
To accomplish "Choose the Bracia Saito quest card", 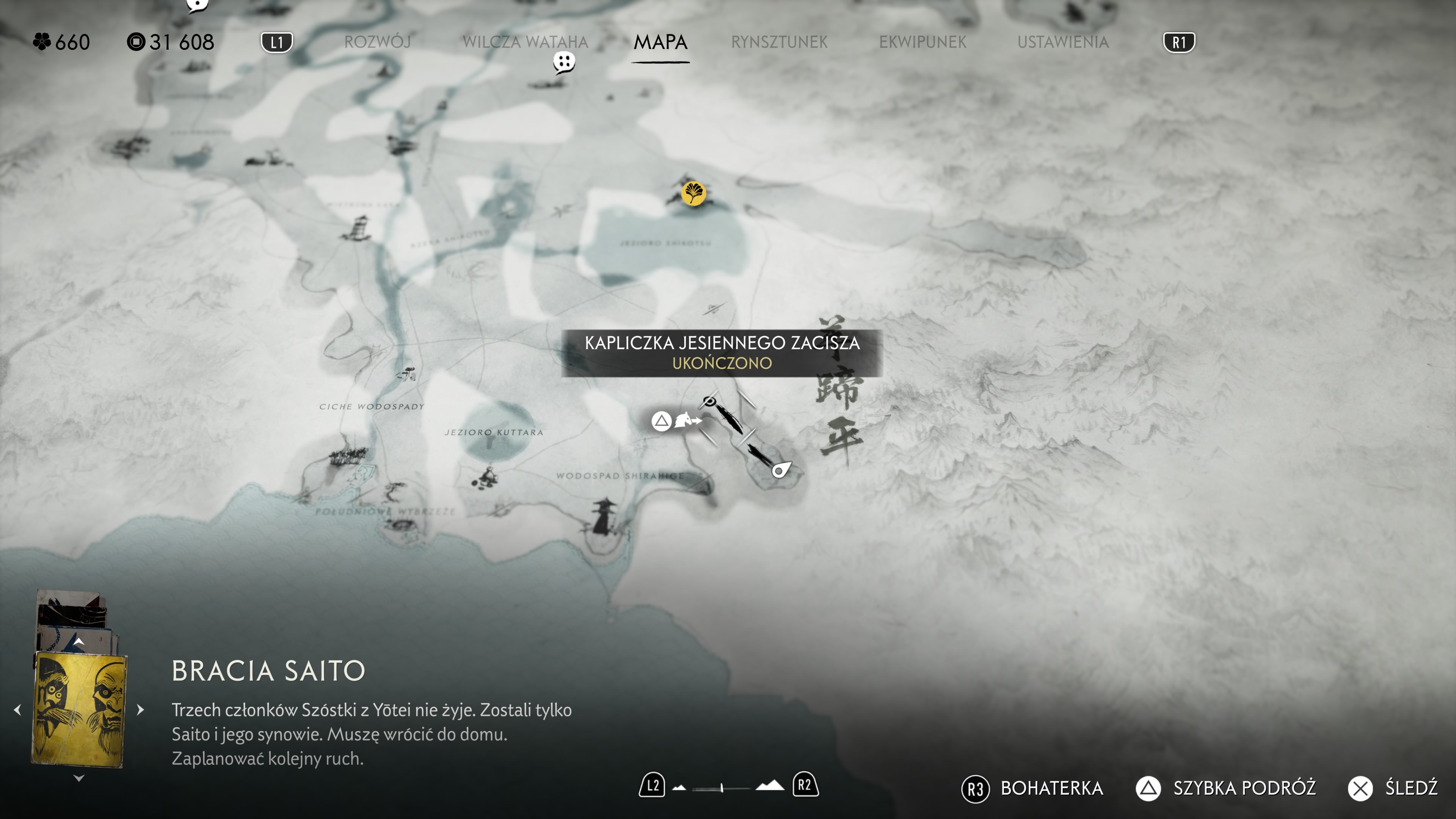I will [78, 709].
